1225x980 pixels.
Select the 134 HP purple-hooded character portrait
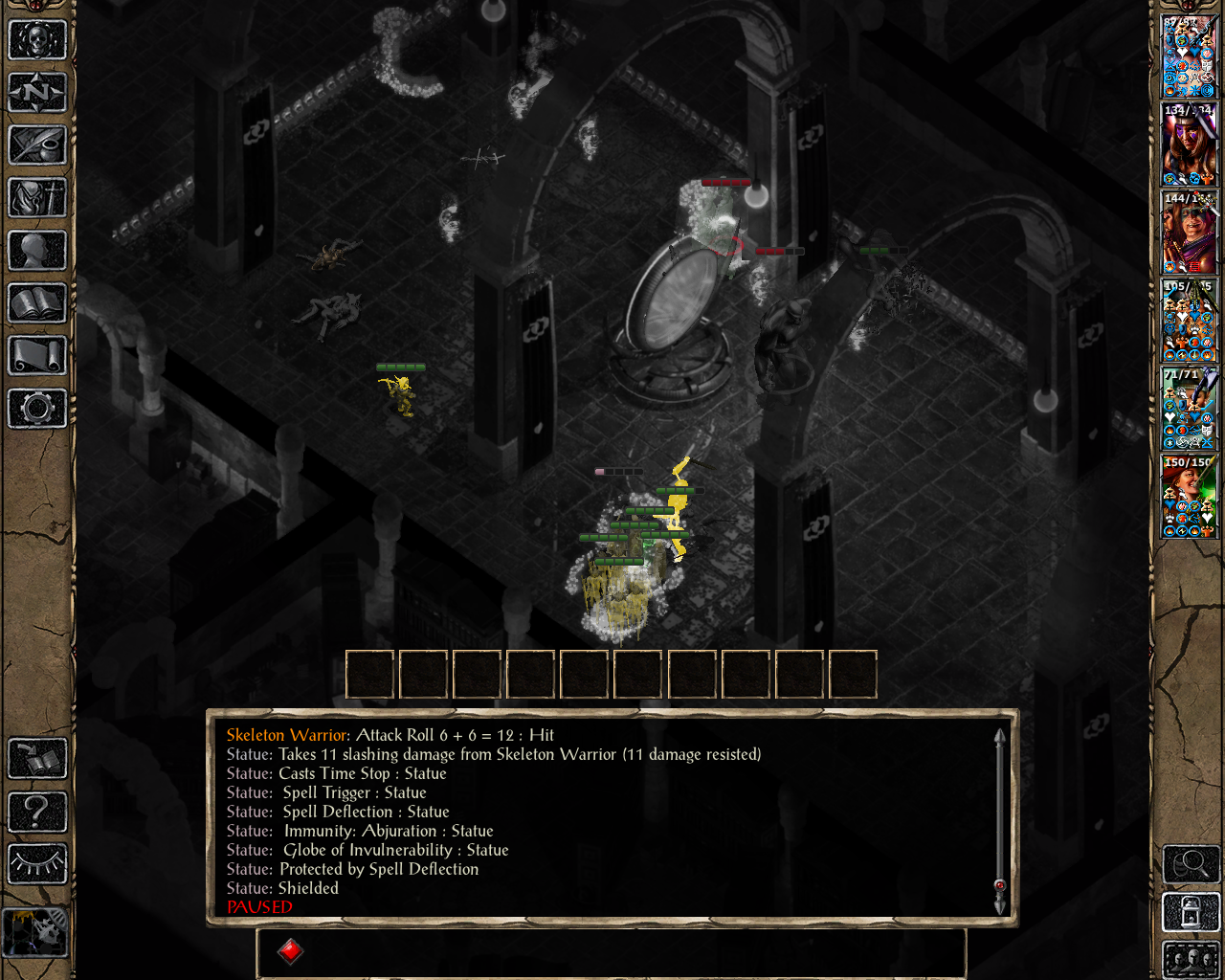[1189, 145]
